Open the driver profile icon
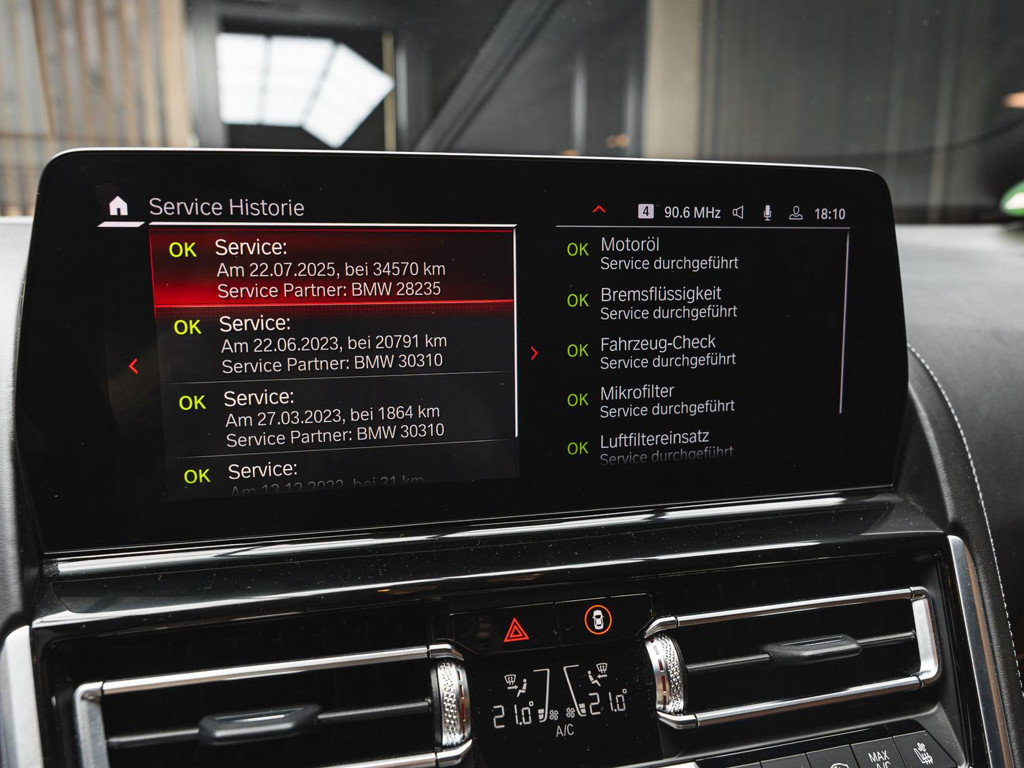 click(796, 212)
